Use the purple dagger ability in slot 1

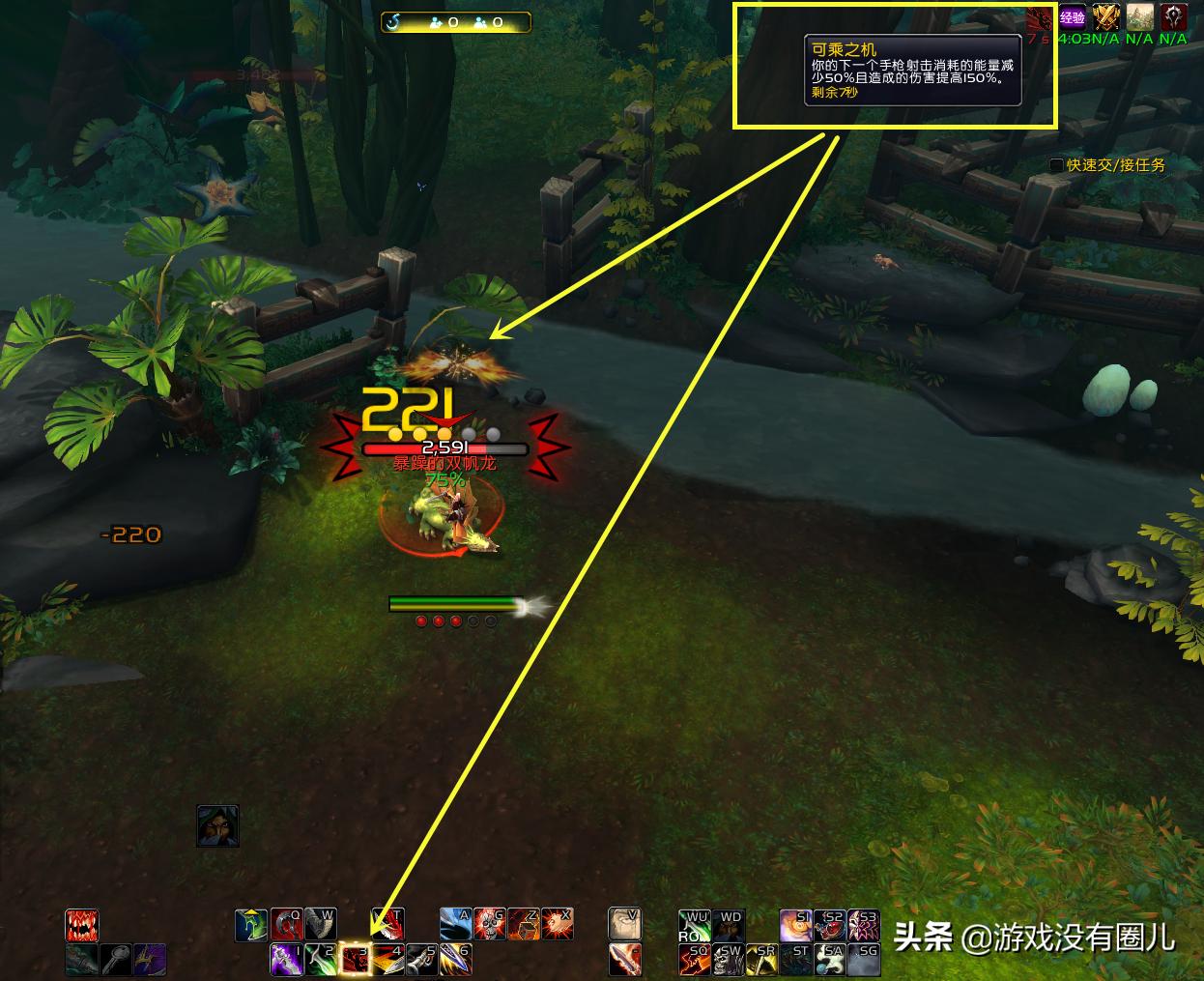[287, 959]
